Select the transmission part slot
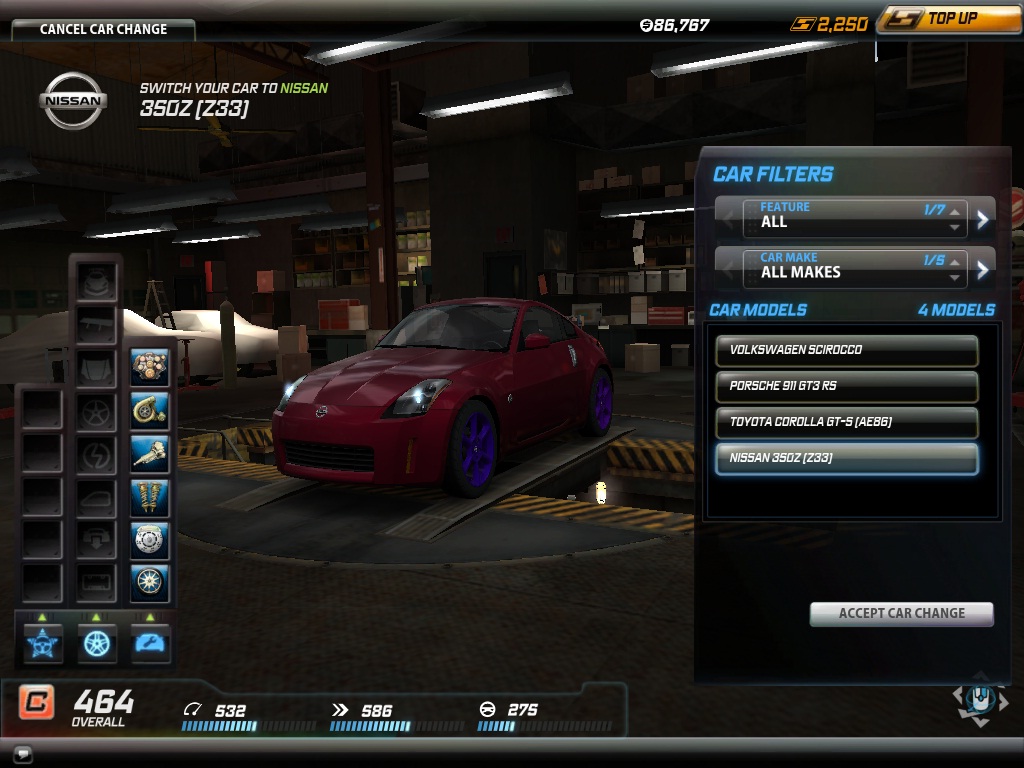This screenshot has height=768, width=1024. (150, 454)
